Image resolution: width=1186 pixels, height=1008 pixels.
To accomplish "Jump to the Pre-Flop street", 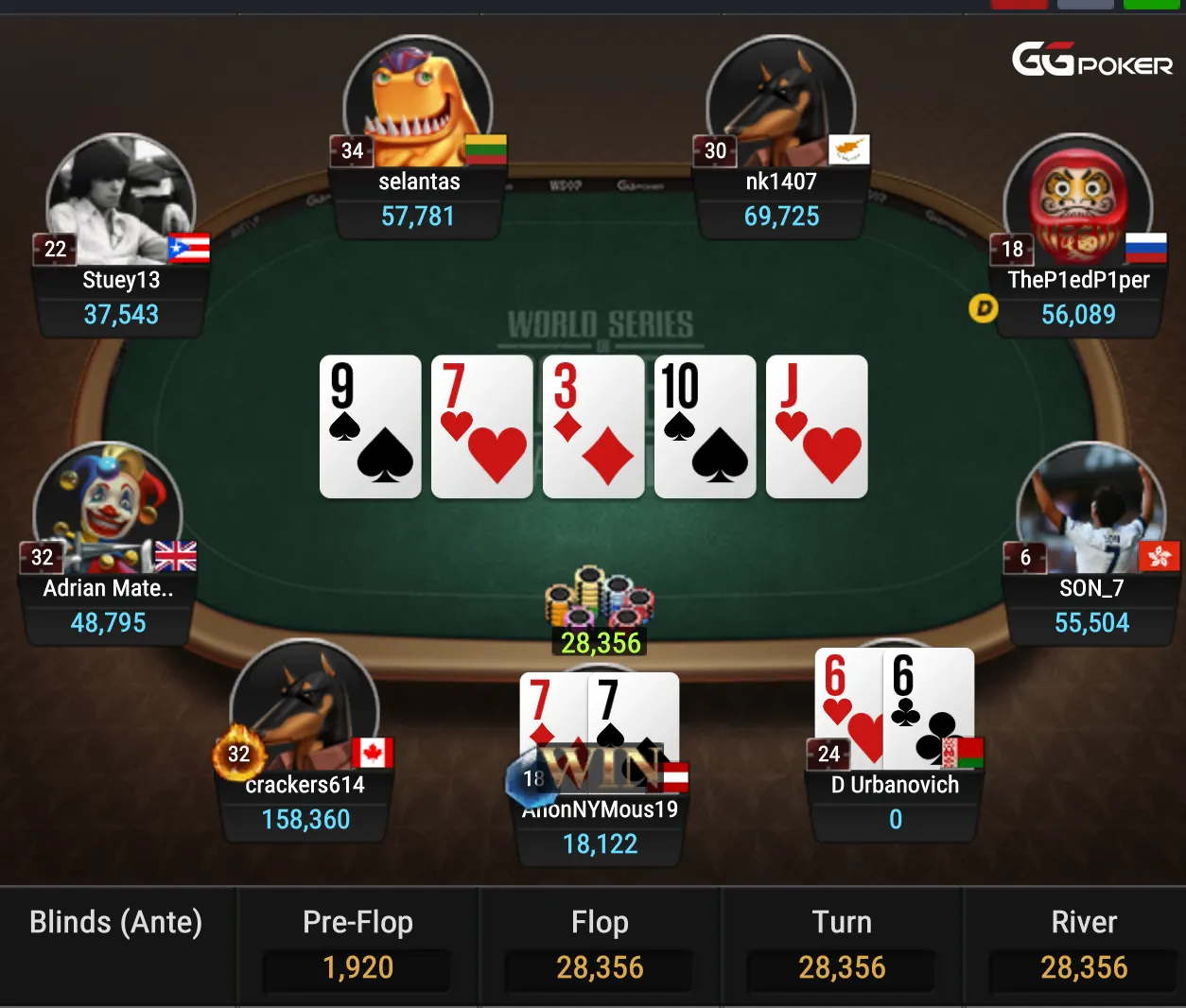I will [358, 945].
